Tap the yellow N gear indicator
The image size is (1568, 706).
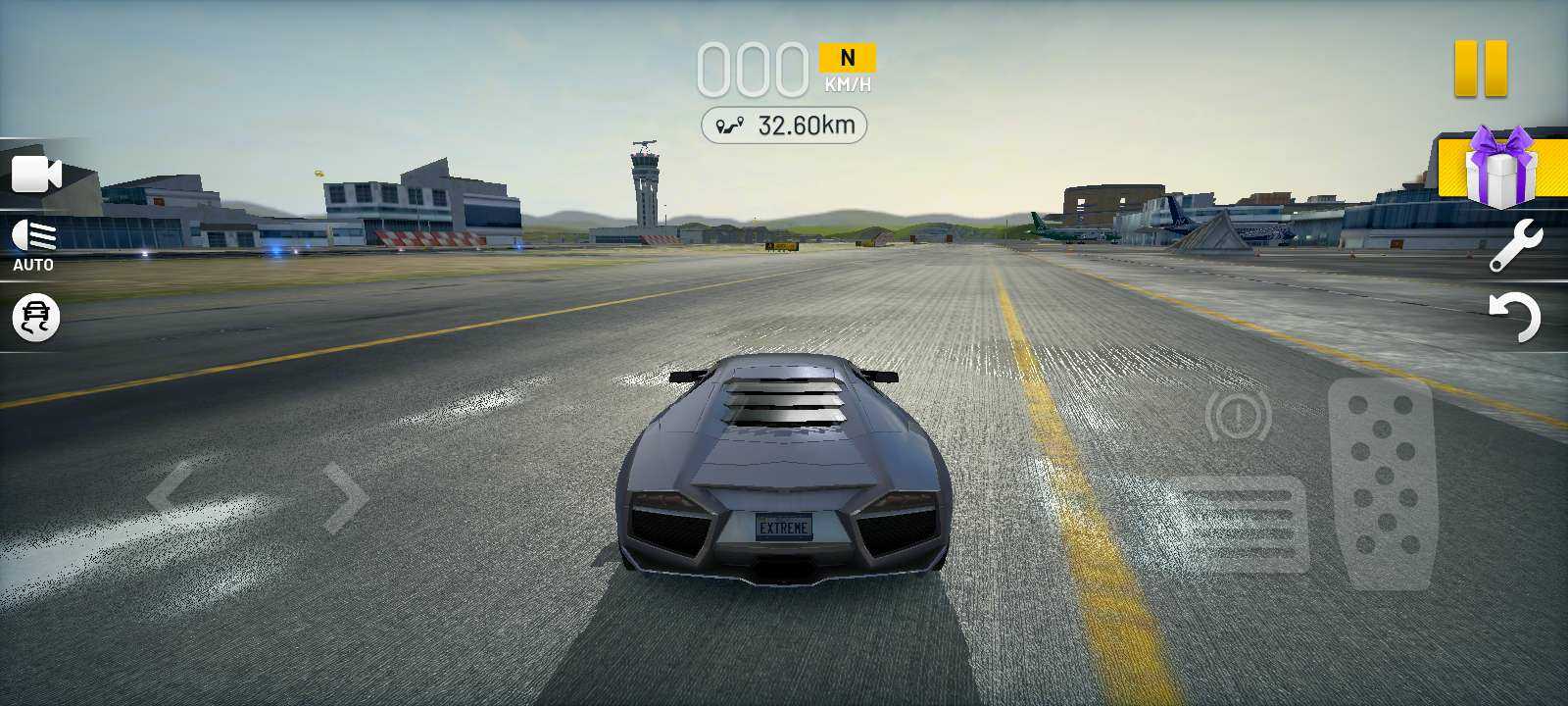[x=847, y=58]
